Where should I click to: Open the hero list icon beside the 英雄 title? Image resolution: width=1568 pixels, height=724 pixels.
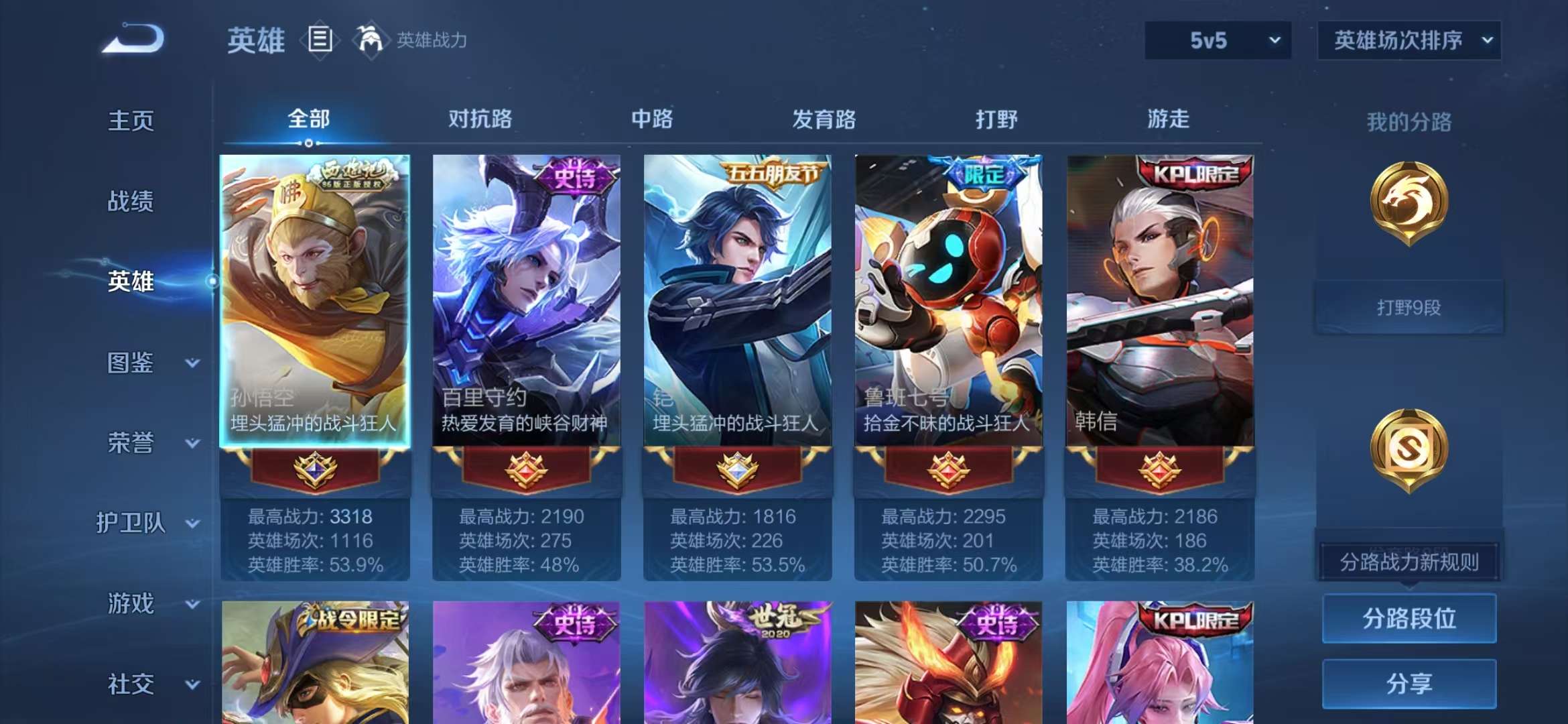coord(320,39)
